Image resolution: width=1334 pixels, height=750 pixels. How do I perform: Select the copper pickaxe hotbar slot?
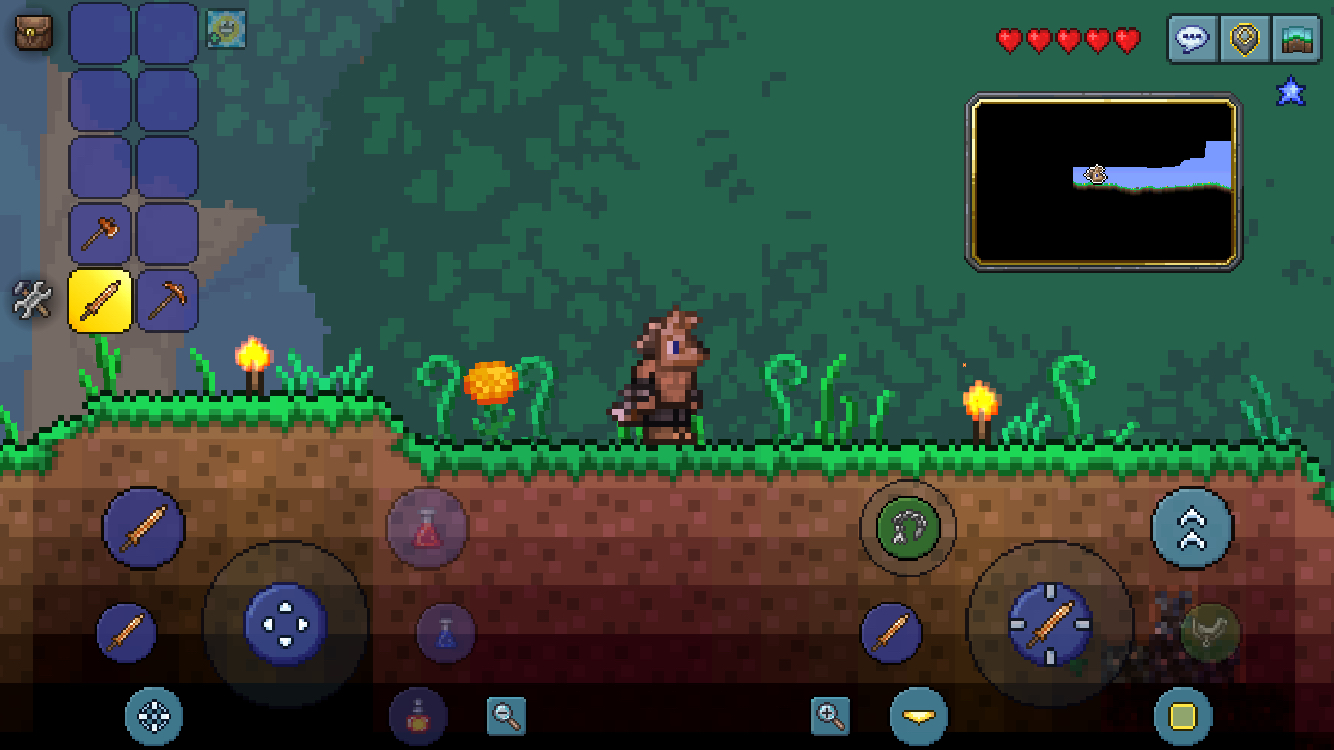(x=166, y=300)
